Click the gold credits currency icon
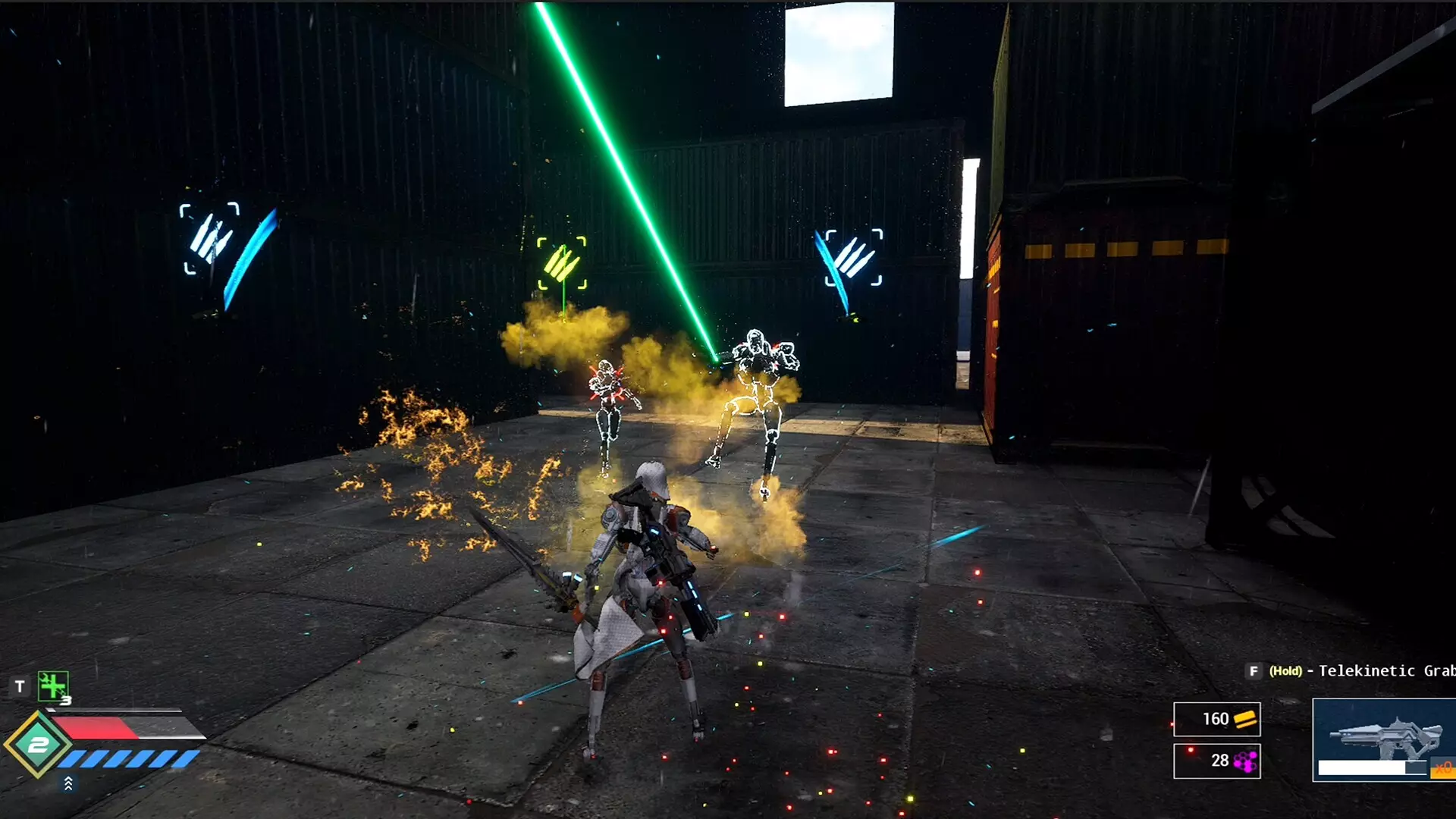Screen dimensions: 1456x819 (x=1246, y=720)
